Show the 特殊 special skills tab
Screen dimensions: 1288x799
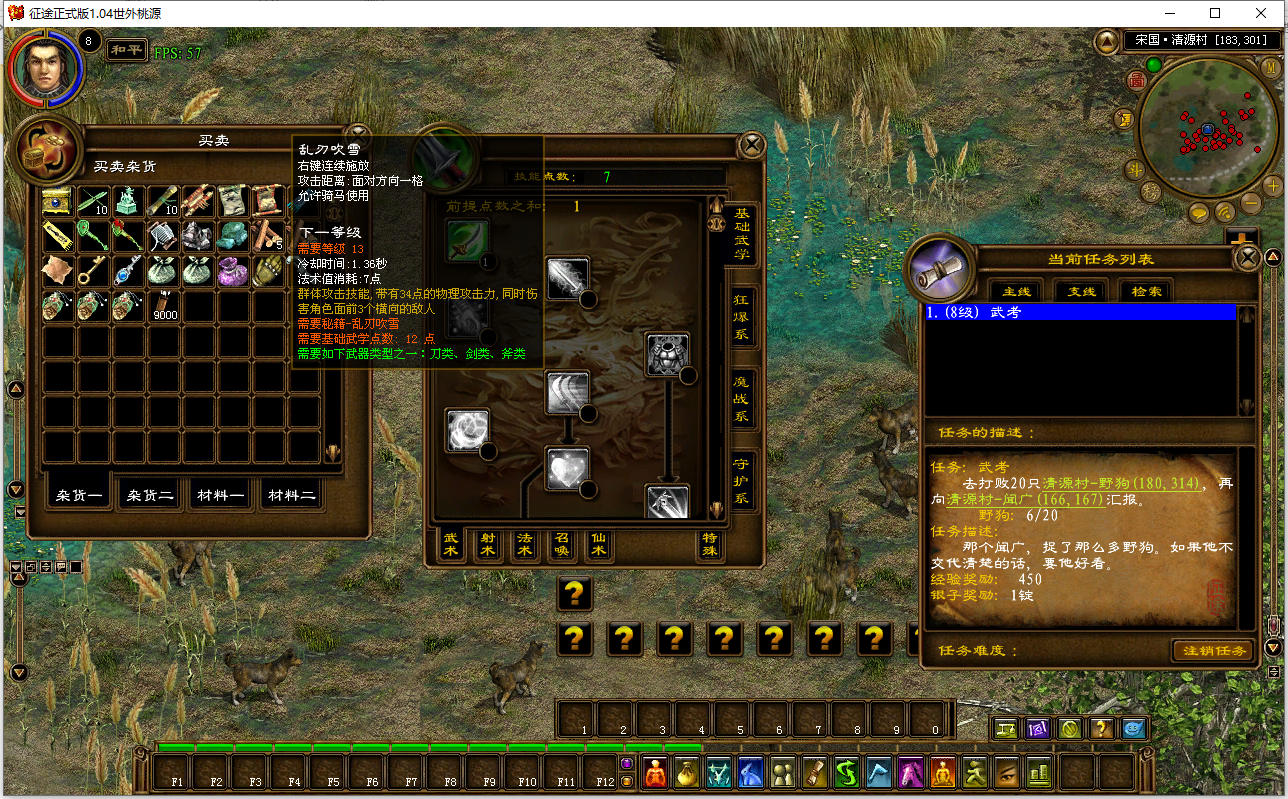pos(710,545)
